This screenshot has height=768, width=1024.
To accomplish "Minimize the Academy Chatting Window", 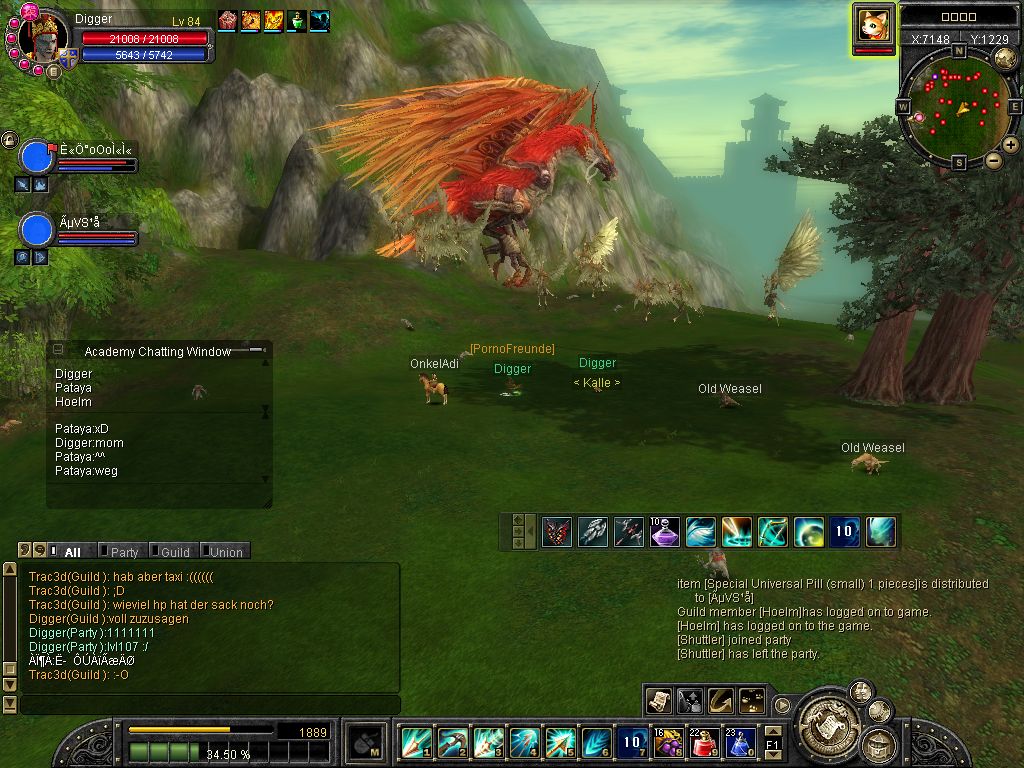I will [58, 350].
